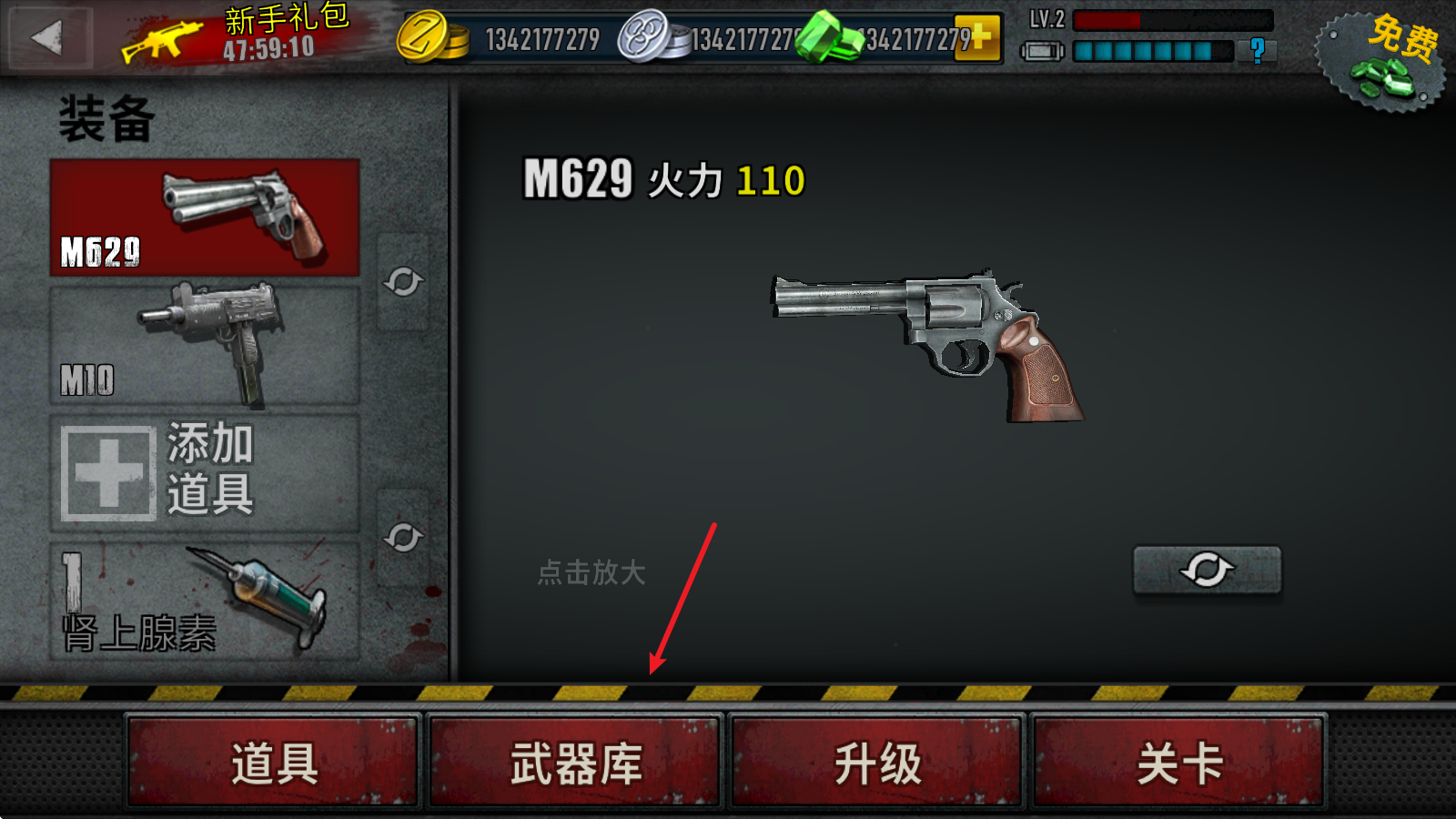Open the M10 submachine gun entry
Viewport: 1456px width, 819px height.
point(205,344)
